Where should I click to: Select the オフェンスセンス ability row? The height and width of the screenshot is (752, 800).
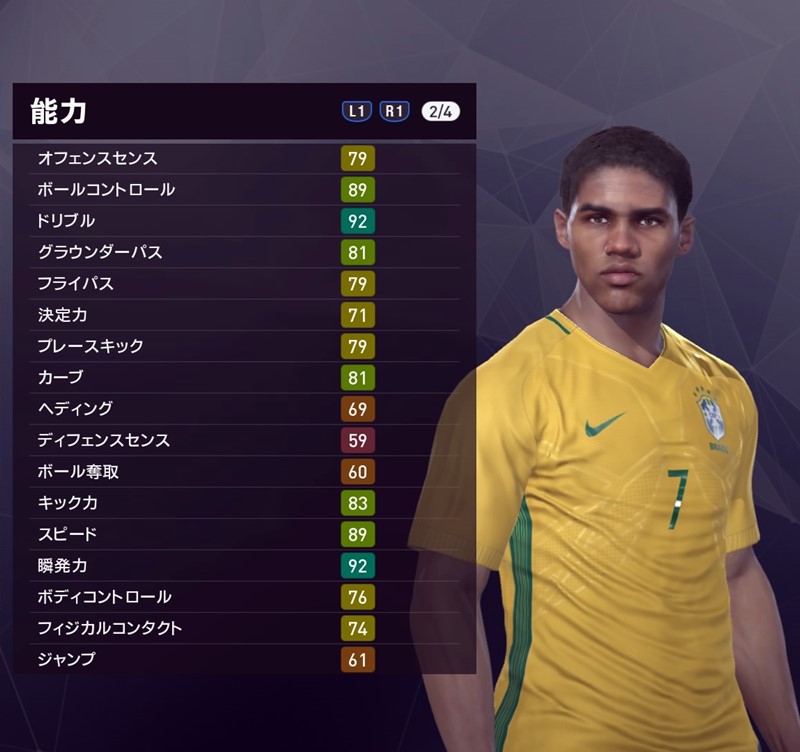(240, 158)
